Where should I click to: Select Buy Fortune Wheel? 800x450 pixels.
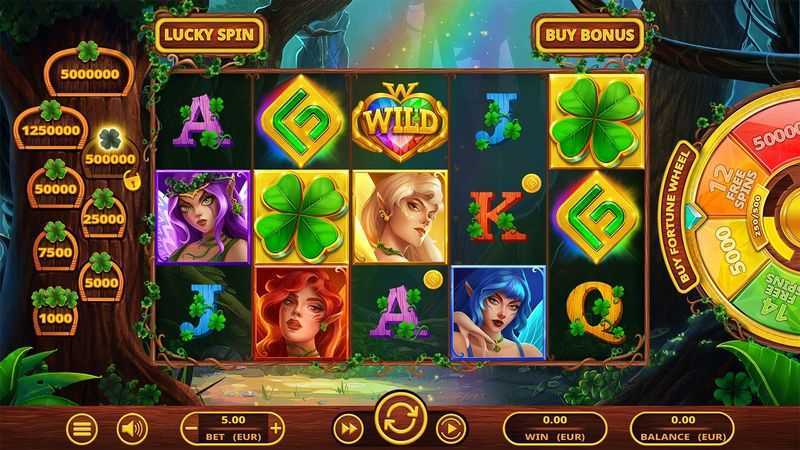click(x=687, y=217)
